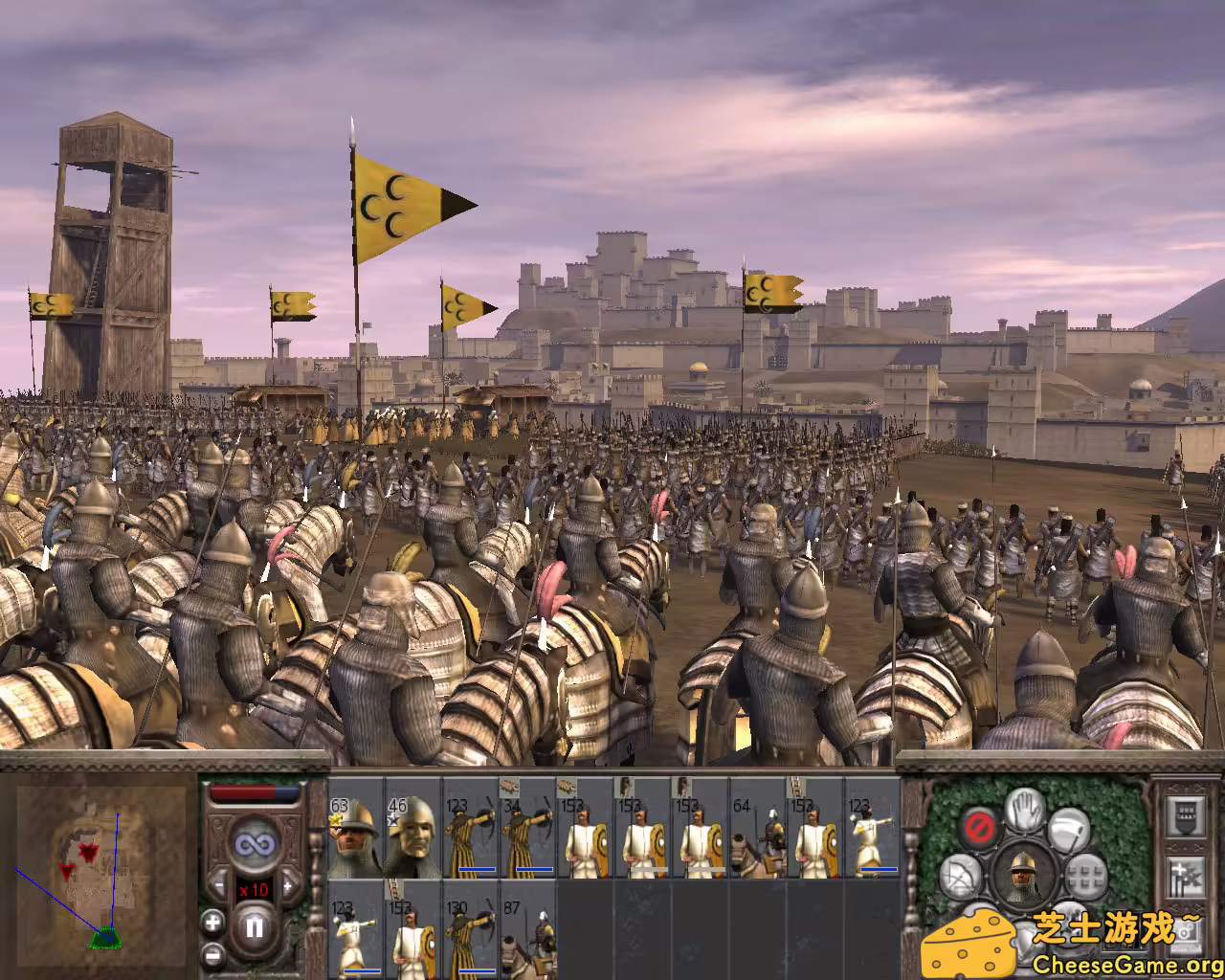Toggle unlimited time with the infinity symbol
1225x980 pixels.
tap(256, 844)
